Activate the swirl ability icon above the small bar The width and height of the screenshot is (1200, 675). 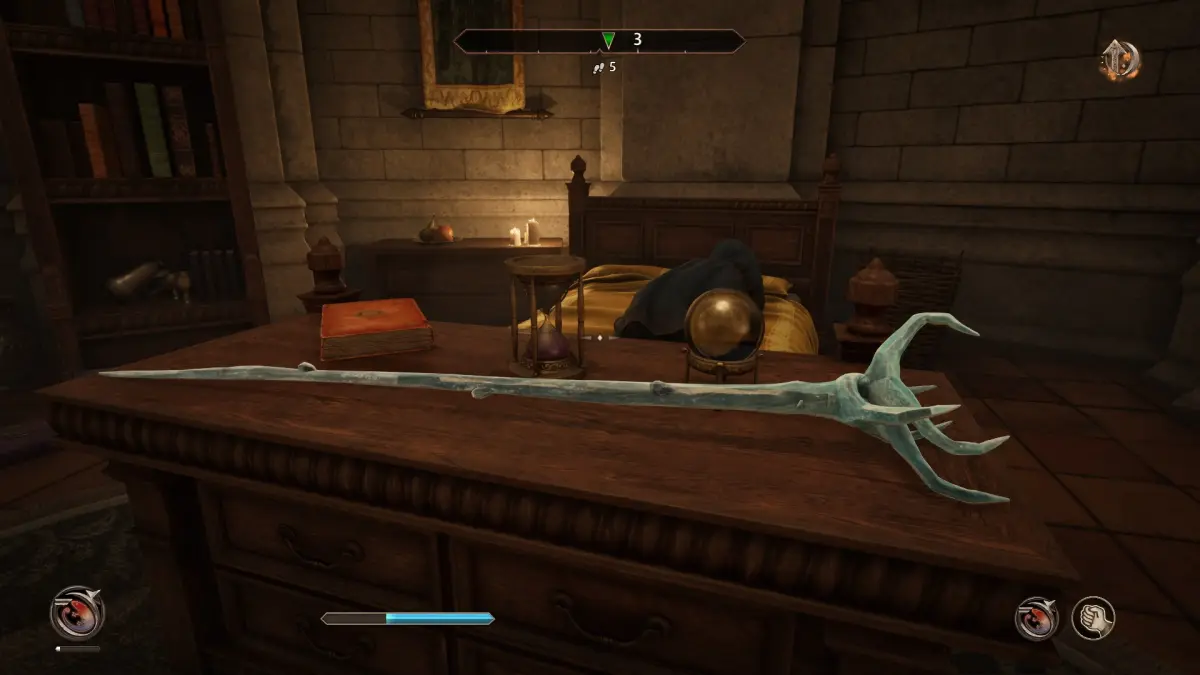[x=77, y=612]
